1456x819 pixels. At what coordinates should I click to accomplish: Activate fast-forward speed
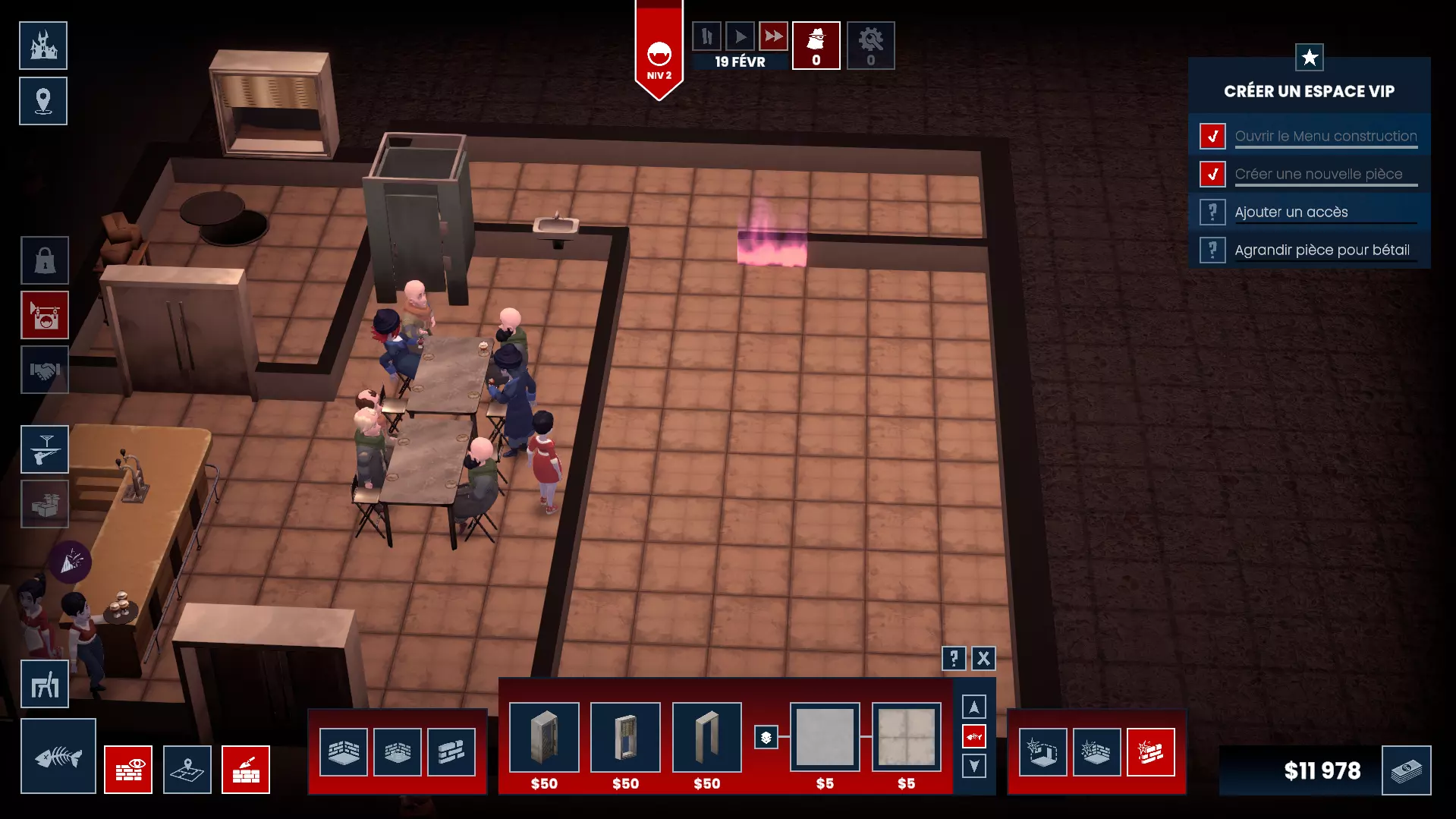[773, 36]
